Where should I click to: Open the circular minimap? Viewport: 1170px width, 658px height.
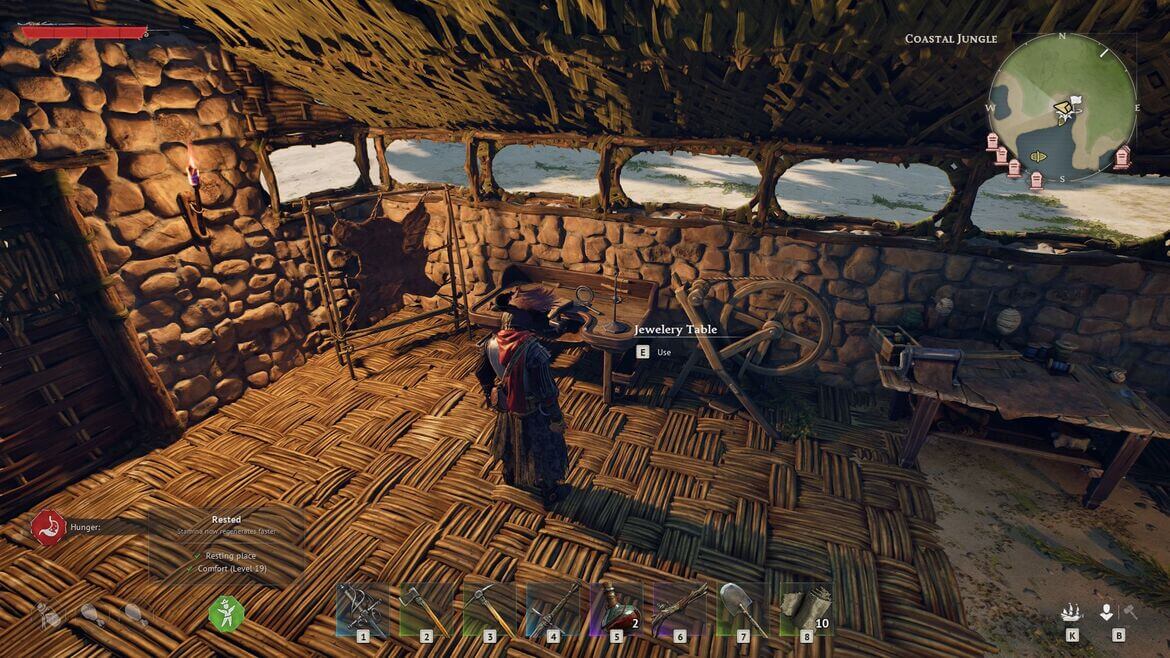click(x=1062, y=108)
